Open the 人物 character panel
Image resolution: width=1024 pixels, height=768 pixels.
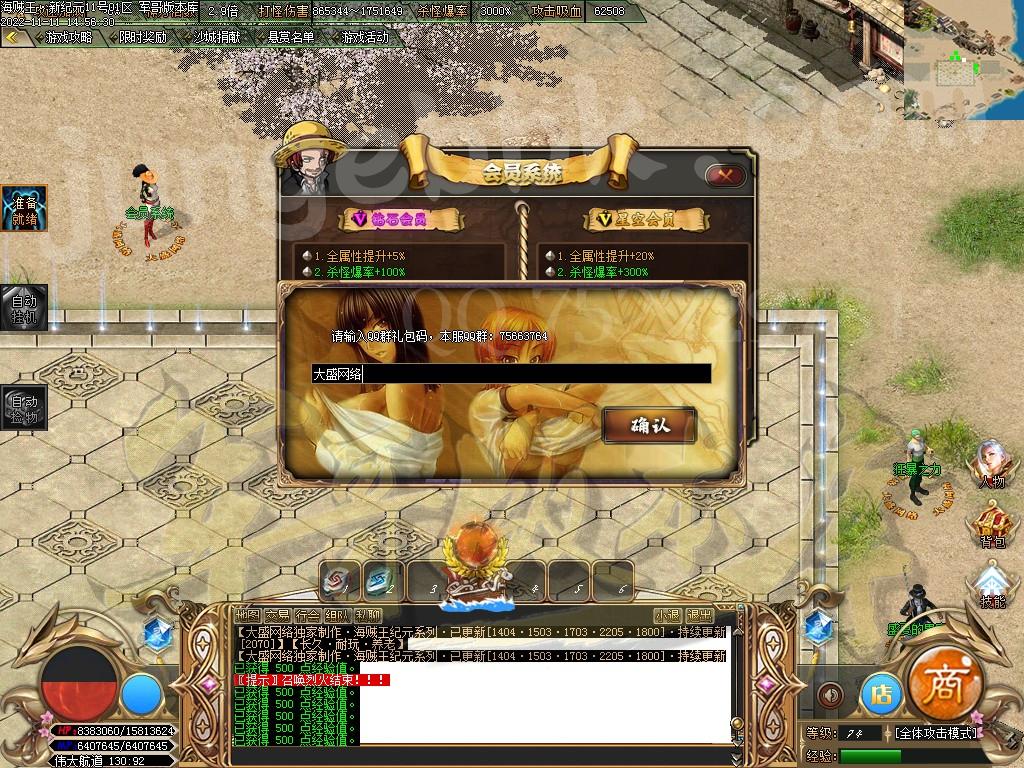pos(991,465)
